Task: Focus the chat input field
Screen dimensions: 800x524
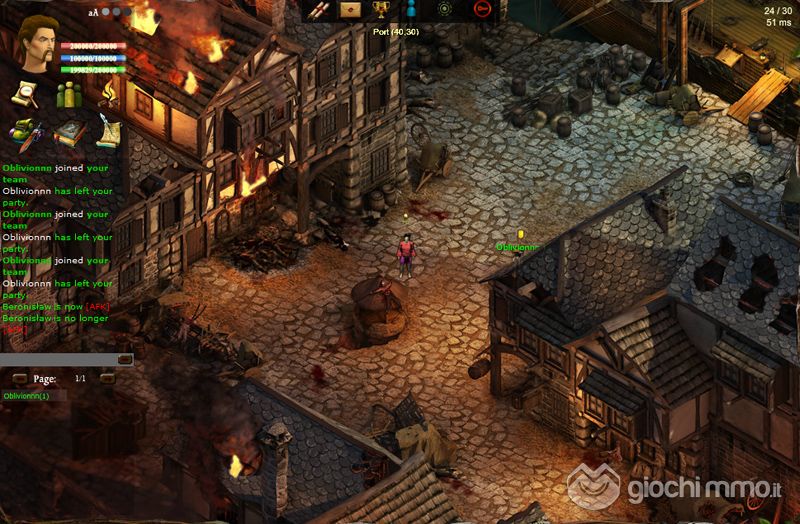Action: [58, 359]
